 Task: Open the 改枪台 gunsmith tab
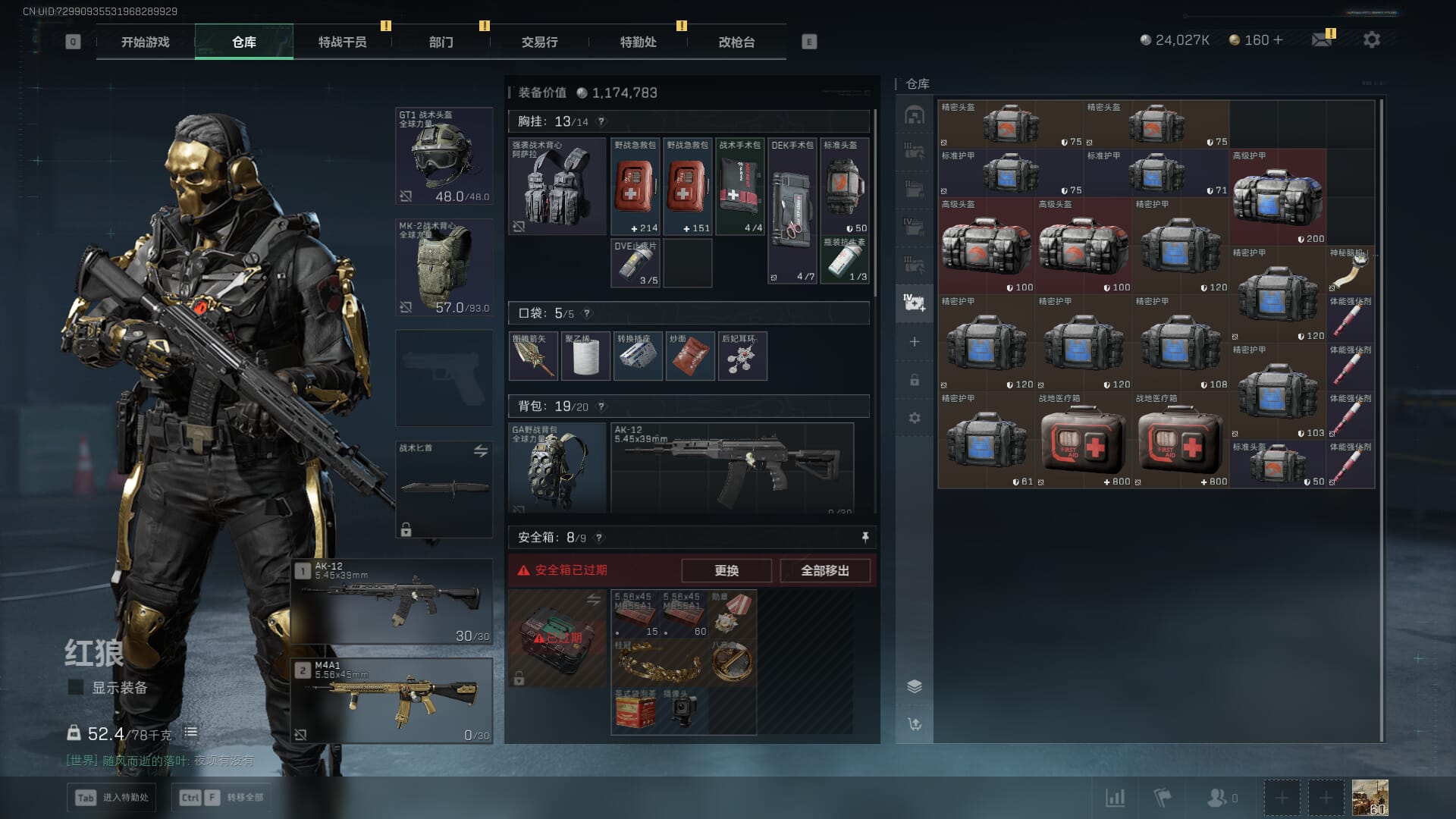point(736,42)
